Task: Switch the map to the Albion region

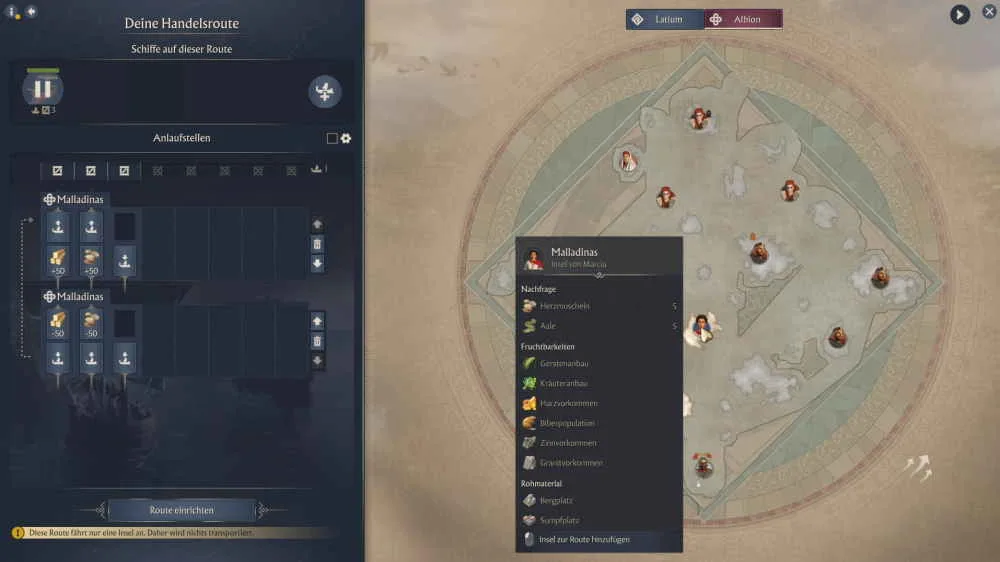Action: pos(744,19)
